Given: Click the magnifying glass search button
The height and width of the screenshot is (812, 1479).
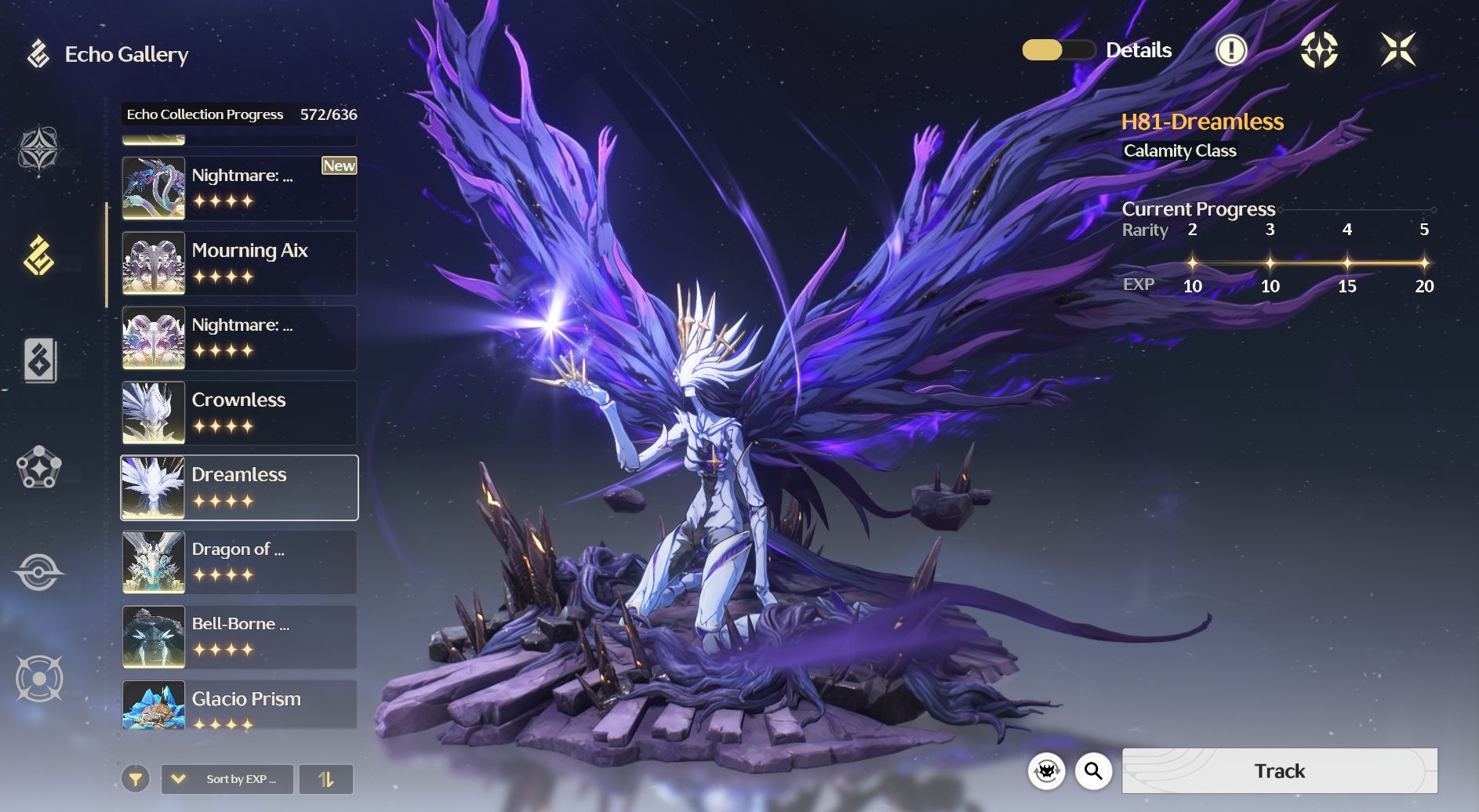Looking at the screenshot, I should point(1093,771).
